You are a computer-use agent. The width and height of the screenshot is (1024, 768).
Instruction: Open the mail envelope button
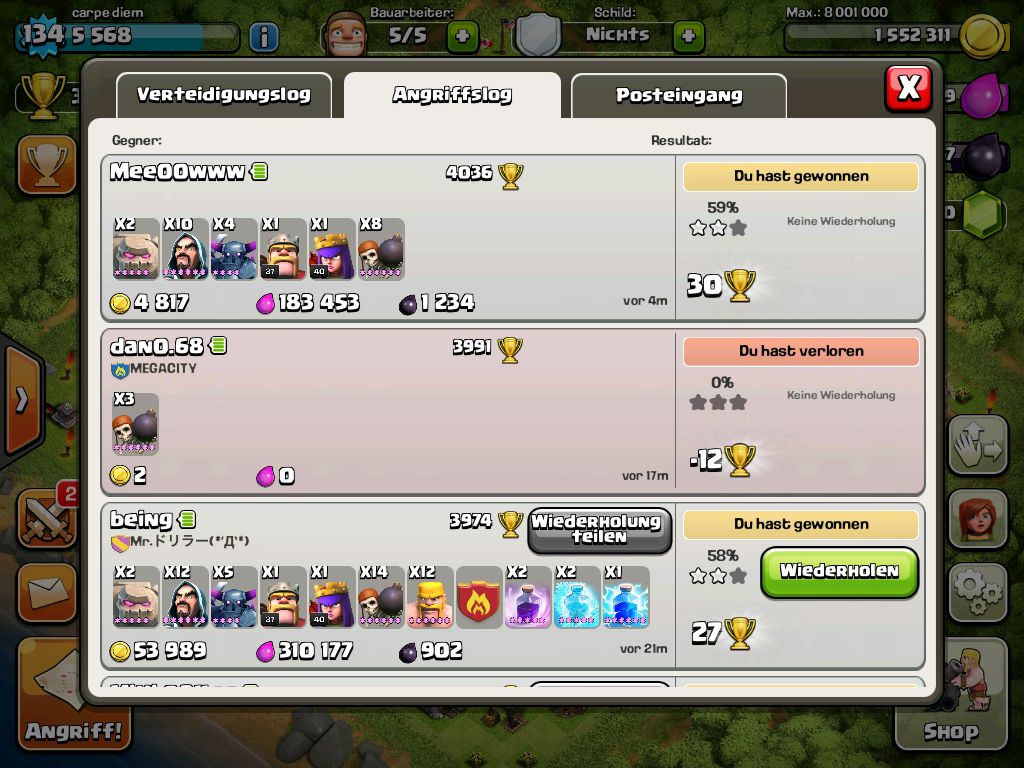point(46,594)
